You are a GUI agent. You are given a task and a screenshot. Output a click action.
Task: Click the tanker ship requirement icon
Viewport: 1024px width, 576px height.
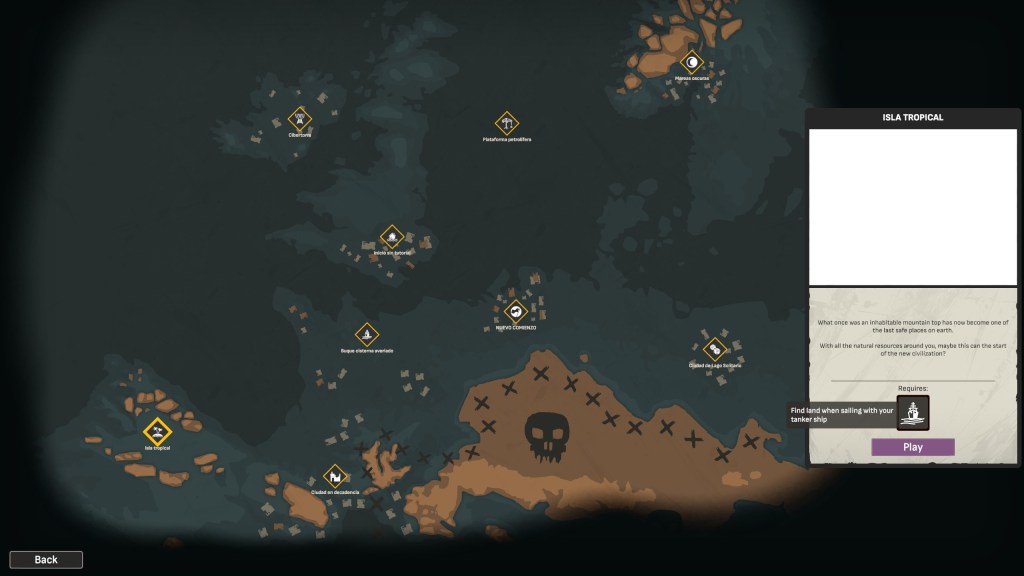pos(912,412)
